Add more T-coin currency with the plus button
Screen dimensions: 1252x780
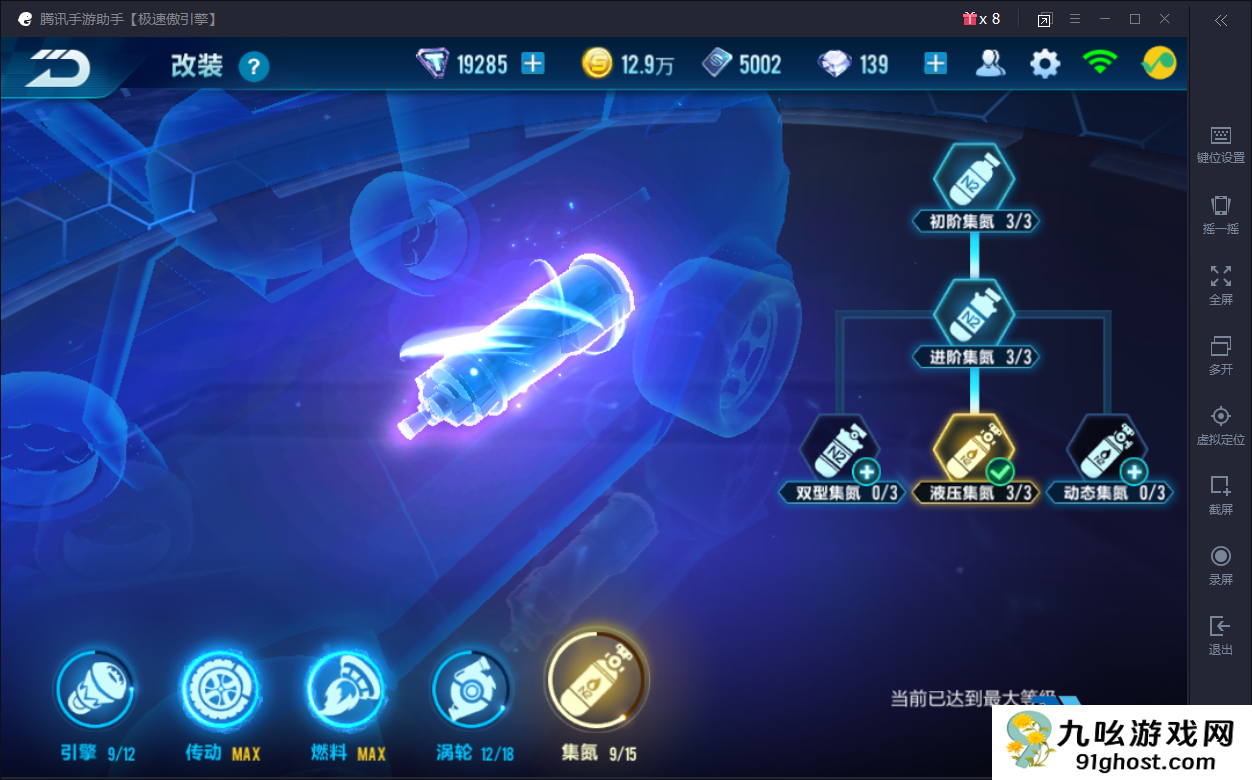click(x=534, y=64)
